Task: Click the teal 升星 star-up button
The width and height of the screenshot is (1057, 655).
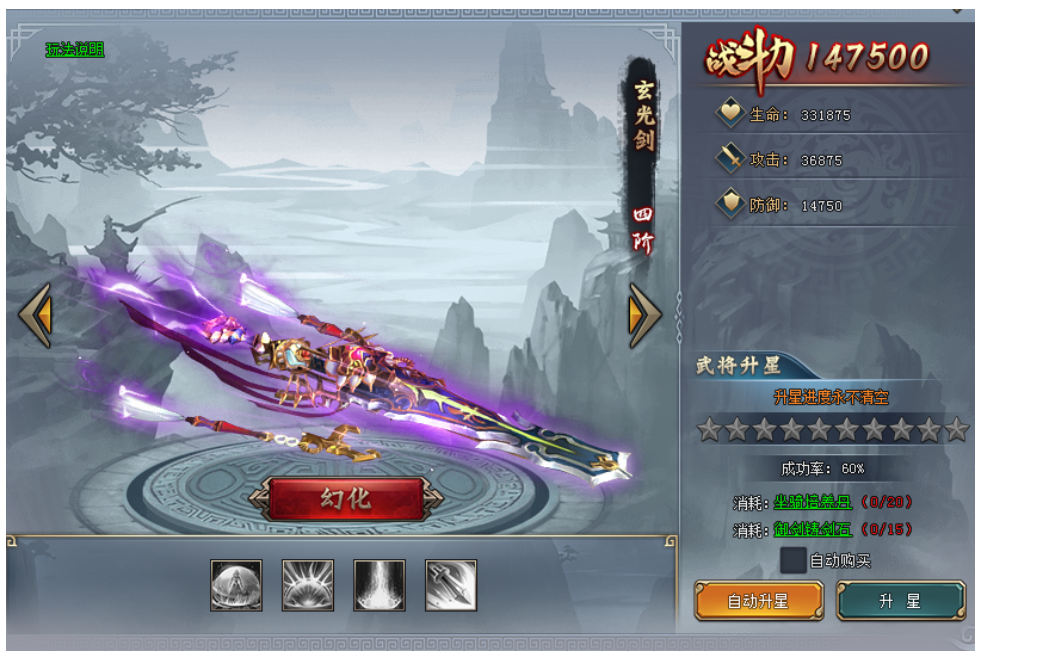Action: (900, 601)
